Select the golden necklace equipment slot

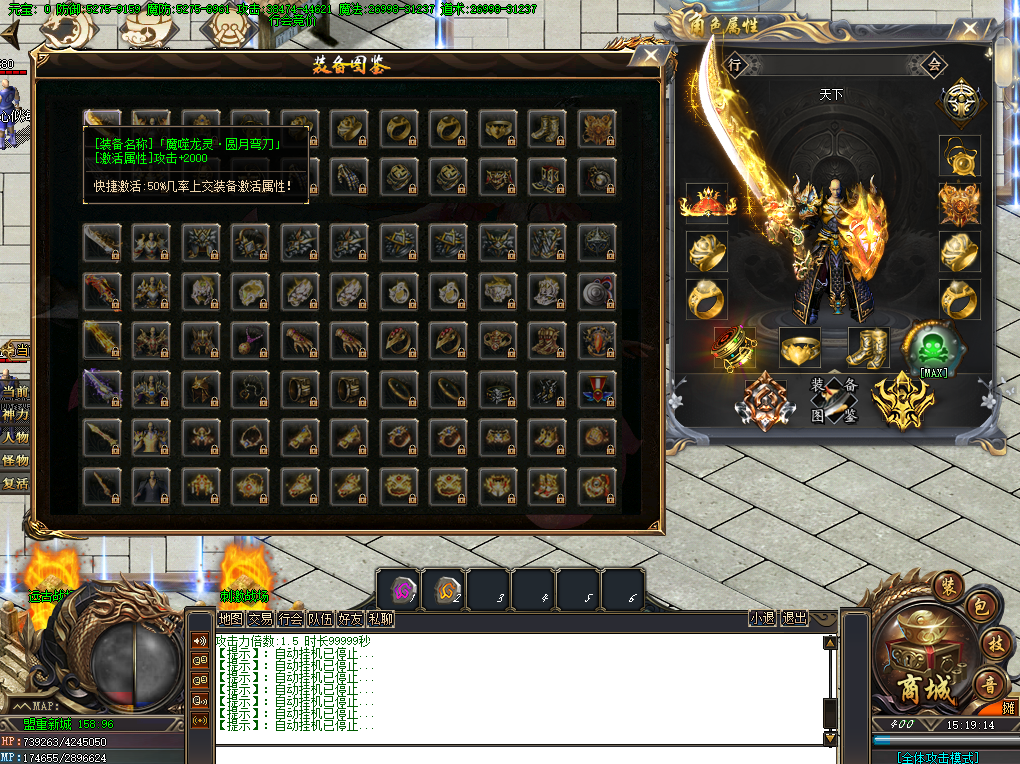click(959, 156)
